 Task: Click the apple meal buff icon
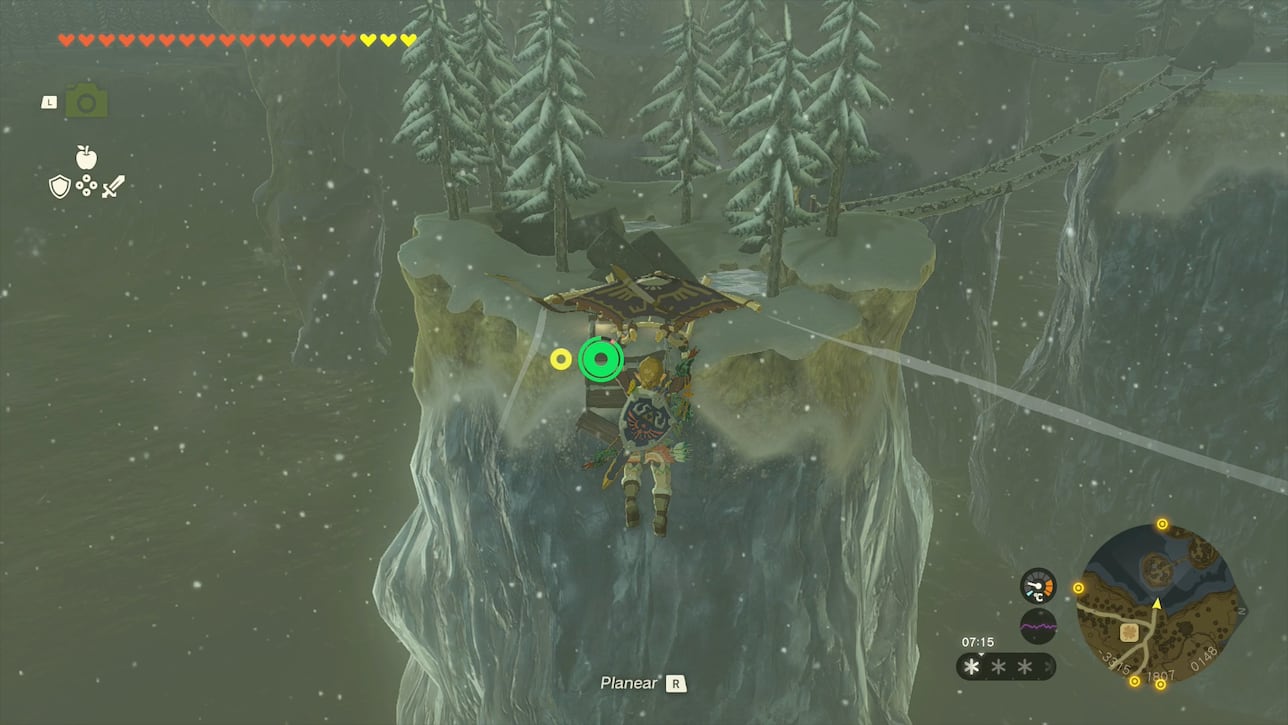click(x=86, y=157)
